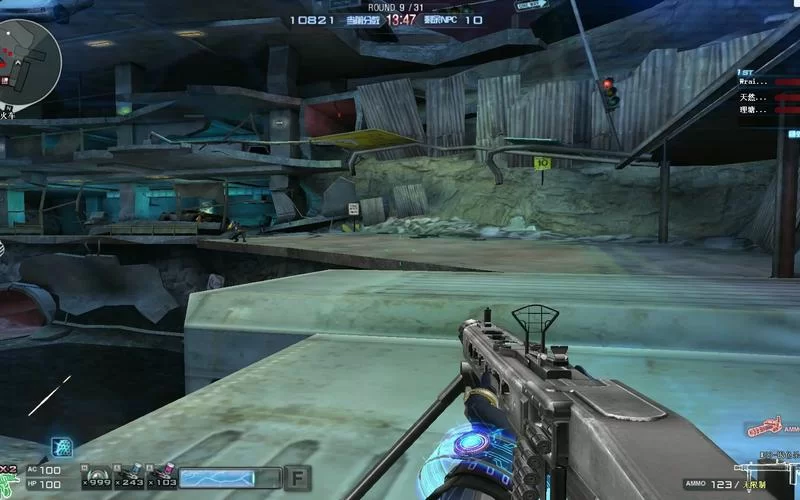
Task: Use the pink canister x103 item
Action: point(162,476)
